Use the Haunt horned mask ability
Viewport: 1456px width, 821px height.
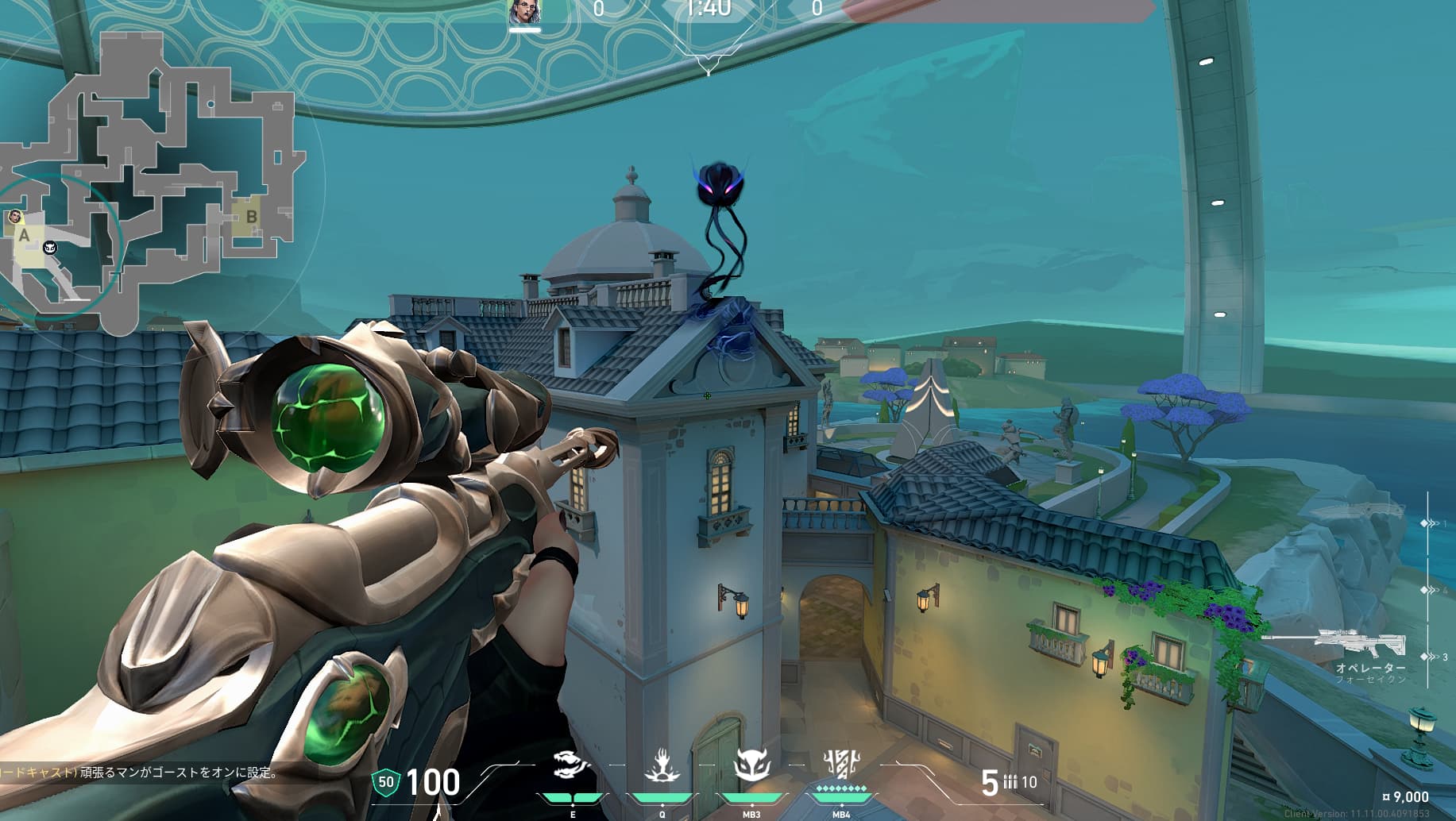[751, 766]
